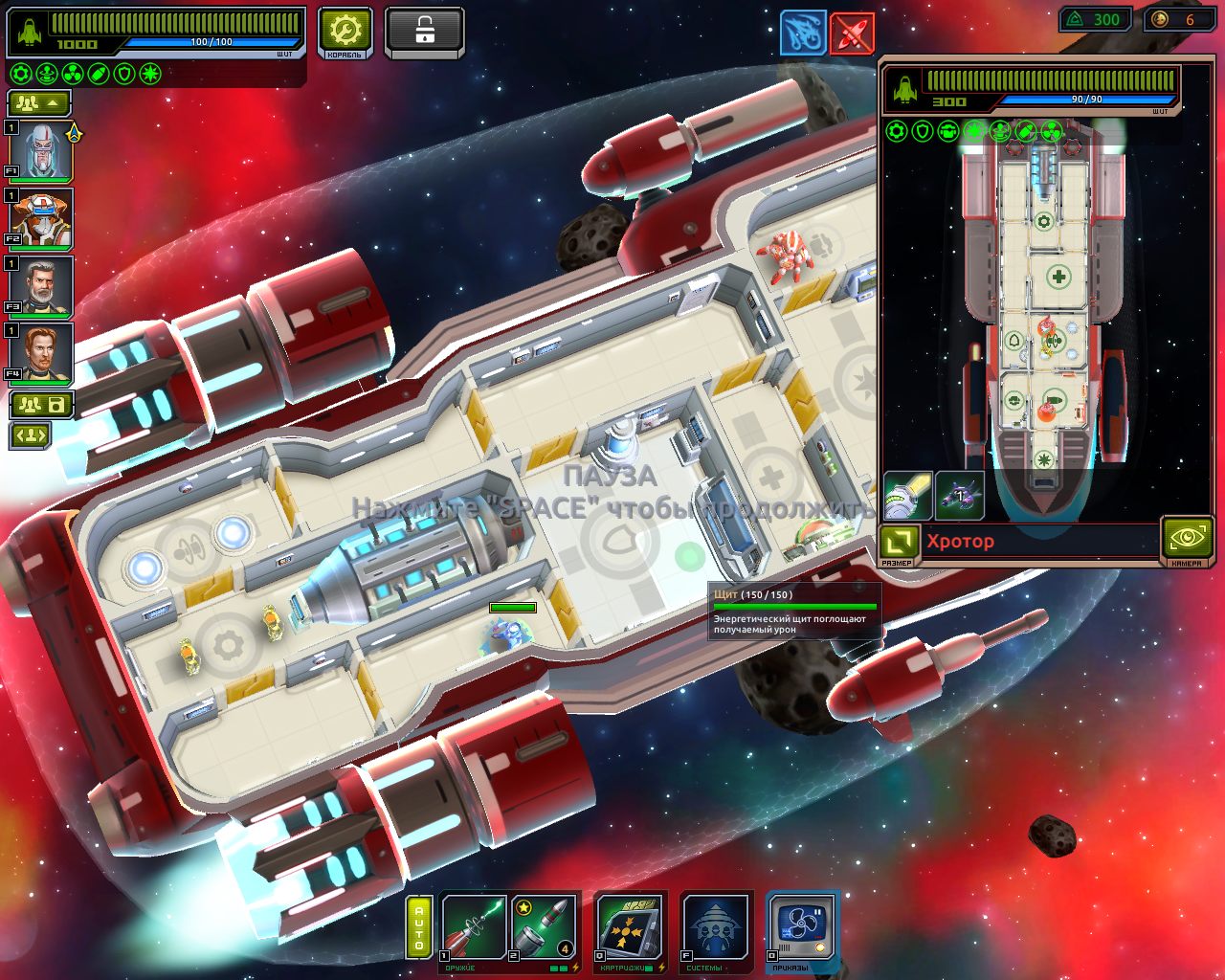Screen dimensions: 1225x980
Task: Open the Корабль ship wrench menu
Action: [x=345, y=33]
